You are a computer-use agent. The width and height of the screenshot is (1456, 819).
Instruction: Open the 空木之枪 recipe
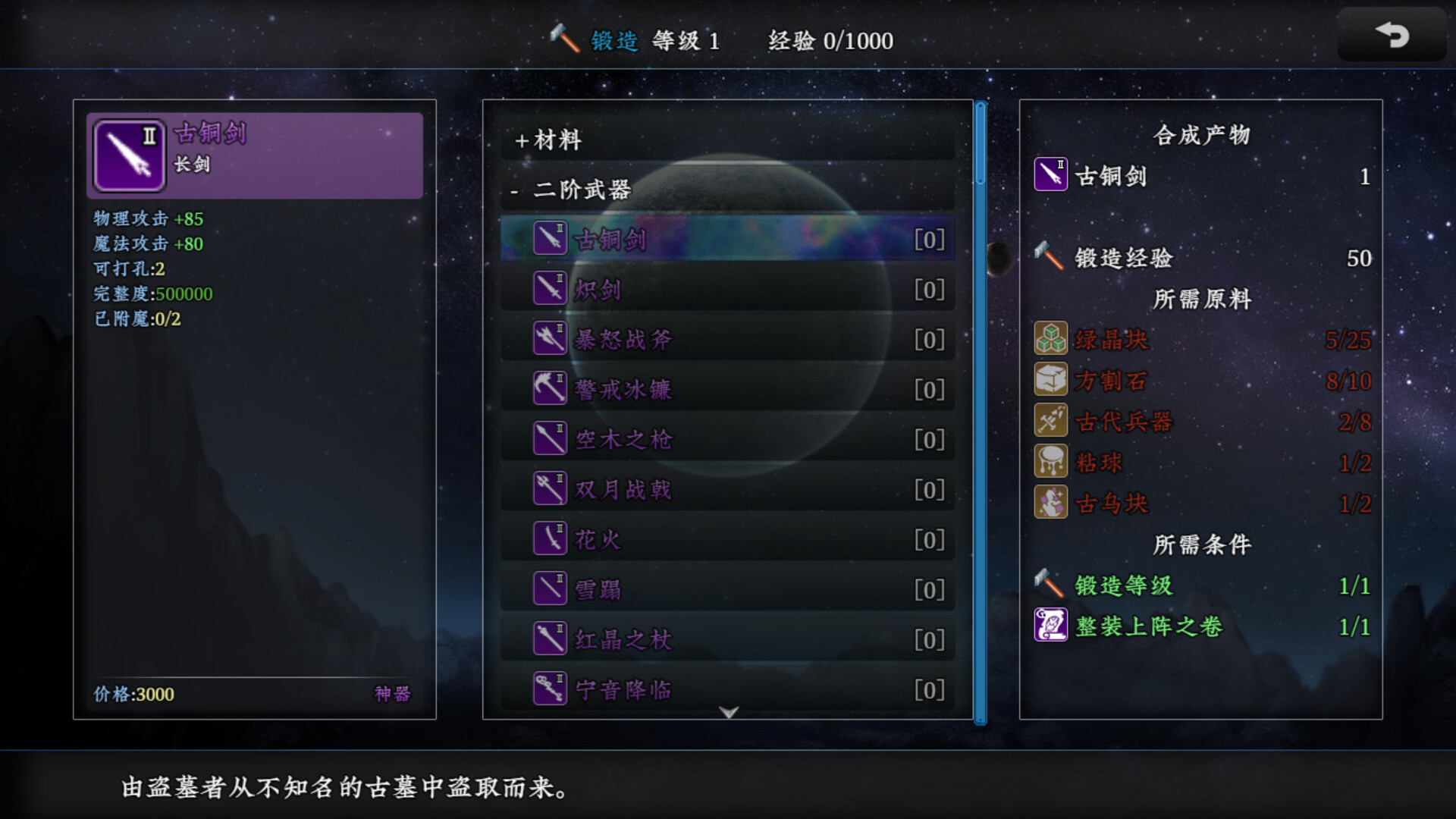point(726,440)
